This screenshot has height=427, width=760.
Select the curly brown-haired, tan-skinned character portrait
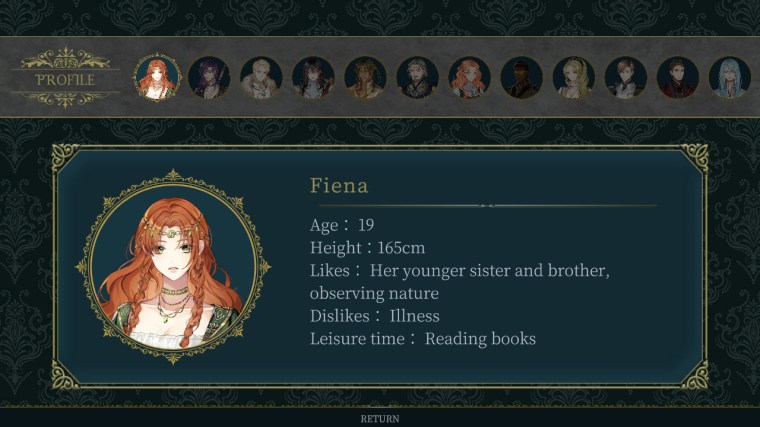365,77
